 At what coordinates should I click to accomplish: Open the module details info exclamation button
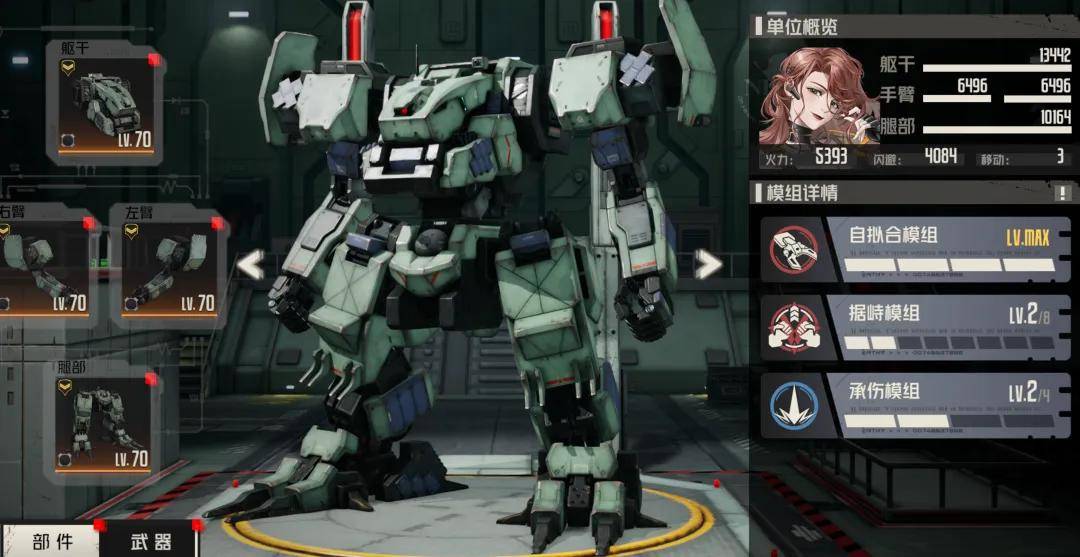(x=1062, y=193)
